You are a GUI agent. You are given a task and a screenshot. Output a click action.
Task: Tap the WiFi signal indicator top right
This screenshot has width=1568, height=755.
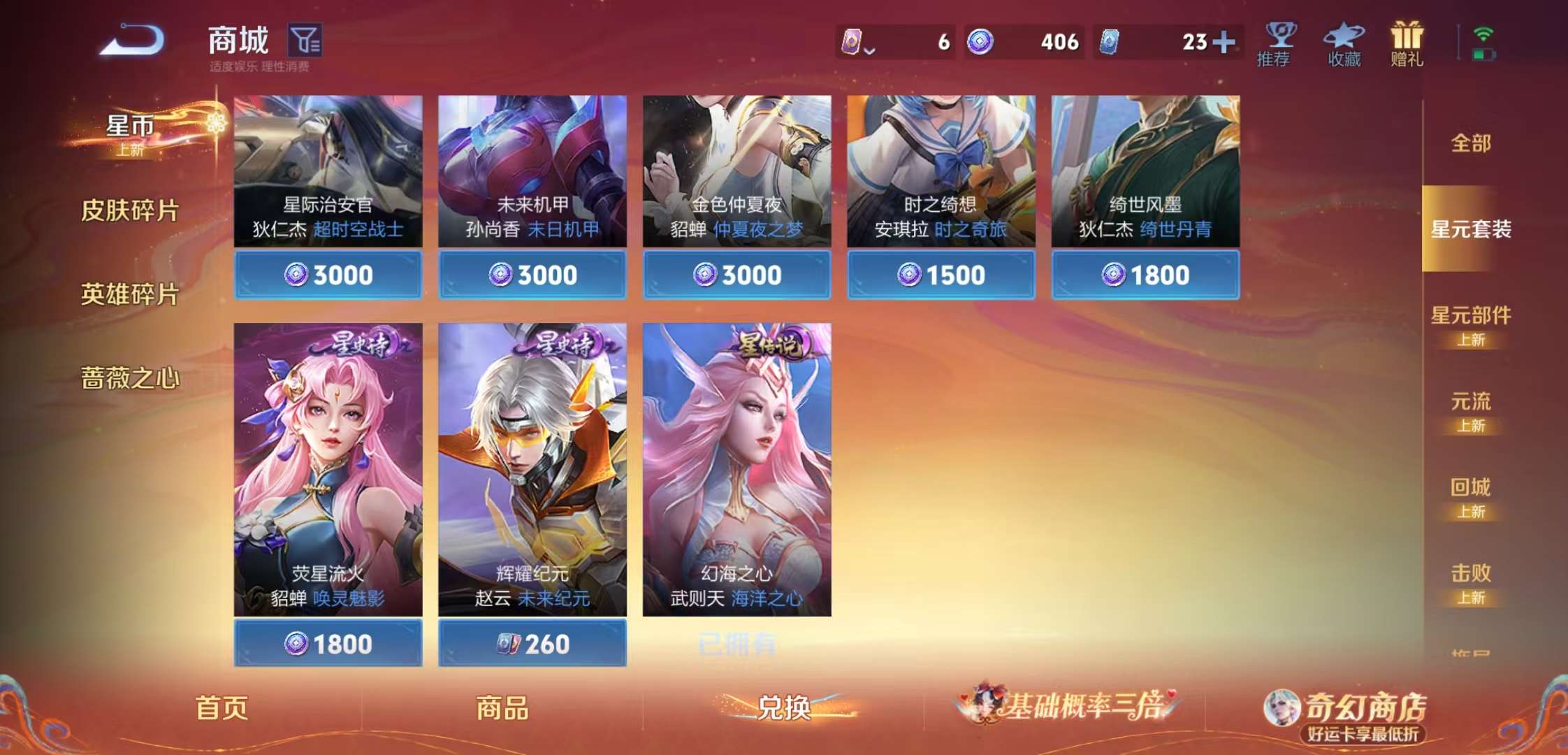tap(1485, 34)
